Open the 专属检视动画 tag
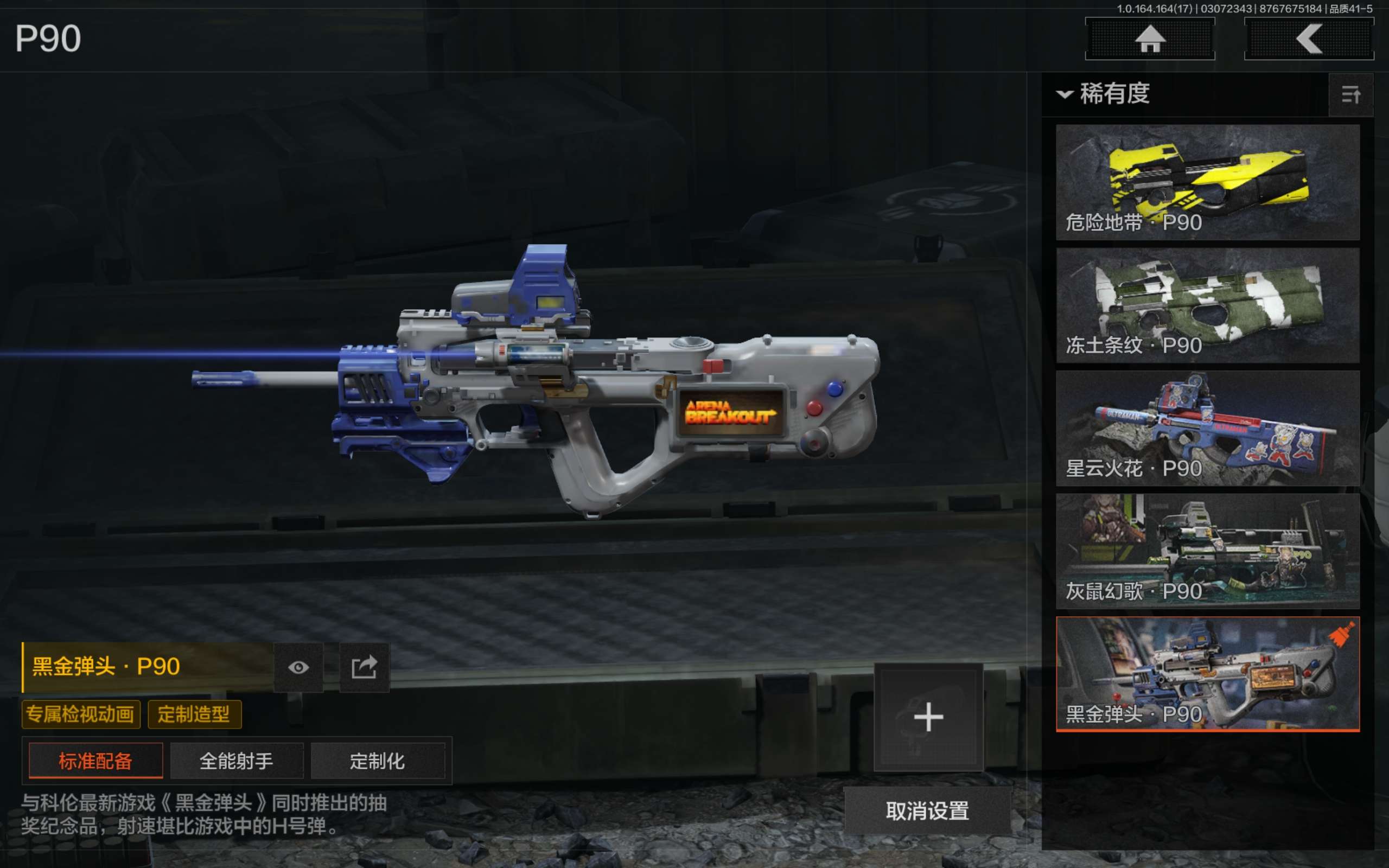 point(81,714)
